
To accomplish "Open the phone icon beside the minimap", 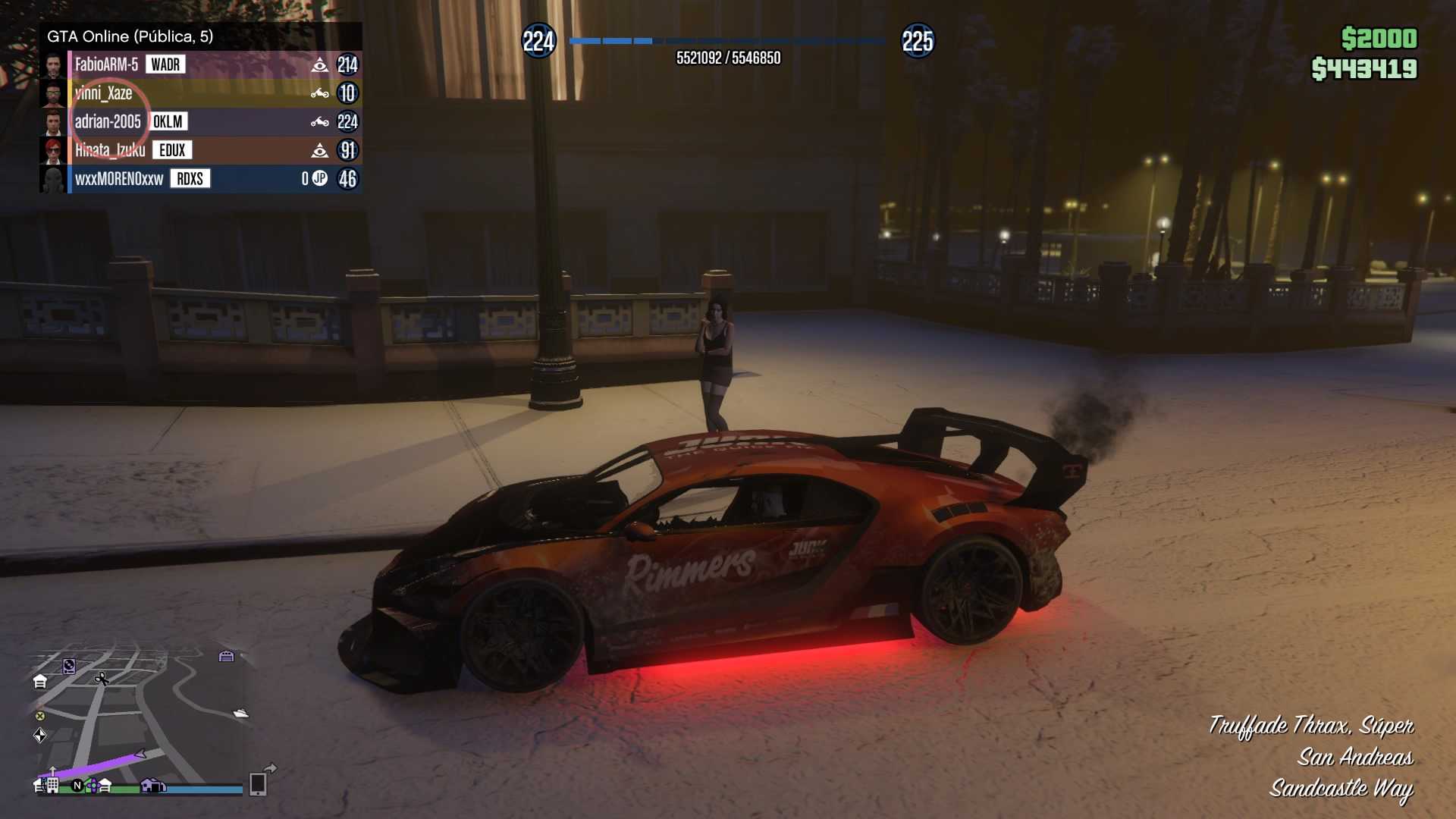I will click(258, 783).
